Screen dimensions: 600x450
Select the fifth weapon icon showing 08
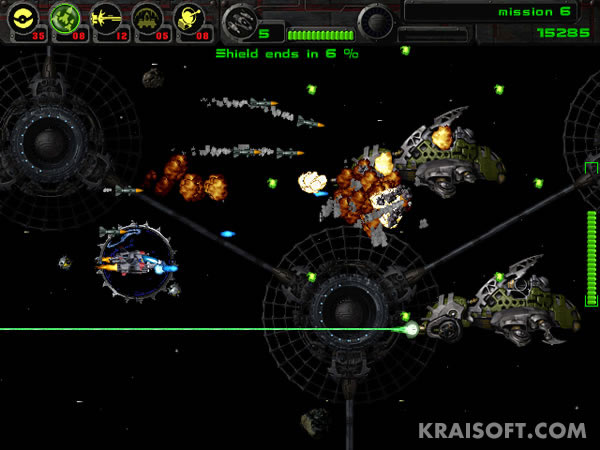[189, 18]
